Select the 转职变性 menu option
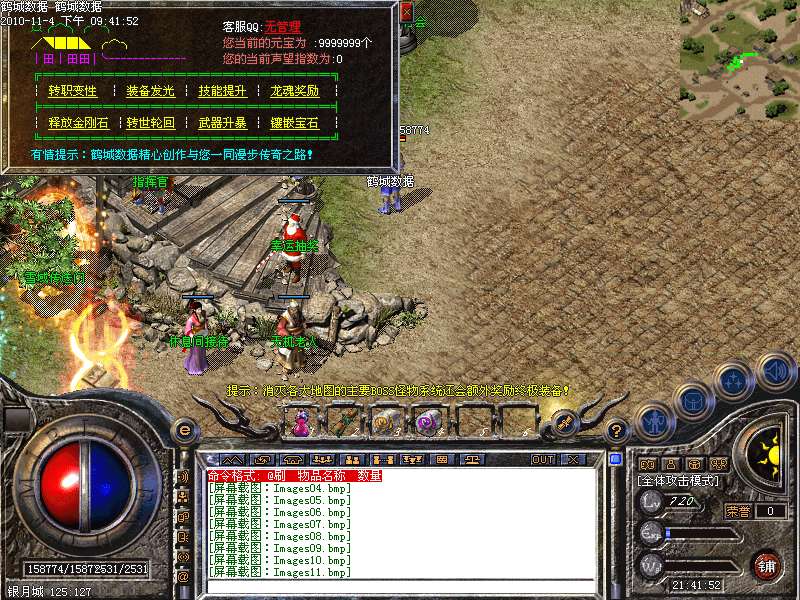 (71, 91)
